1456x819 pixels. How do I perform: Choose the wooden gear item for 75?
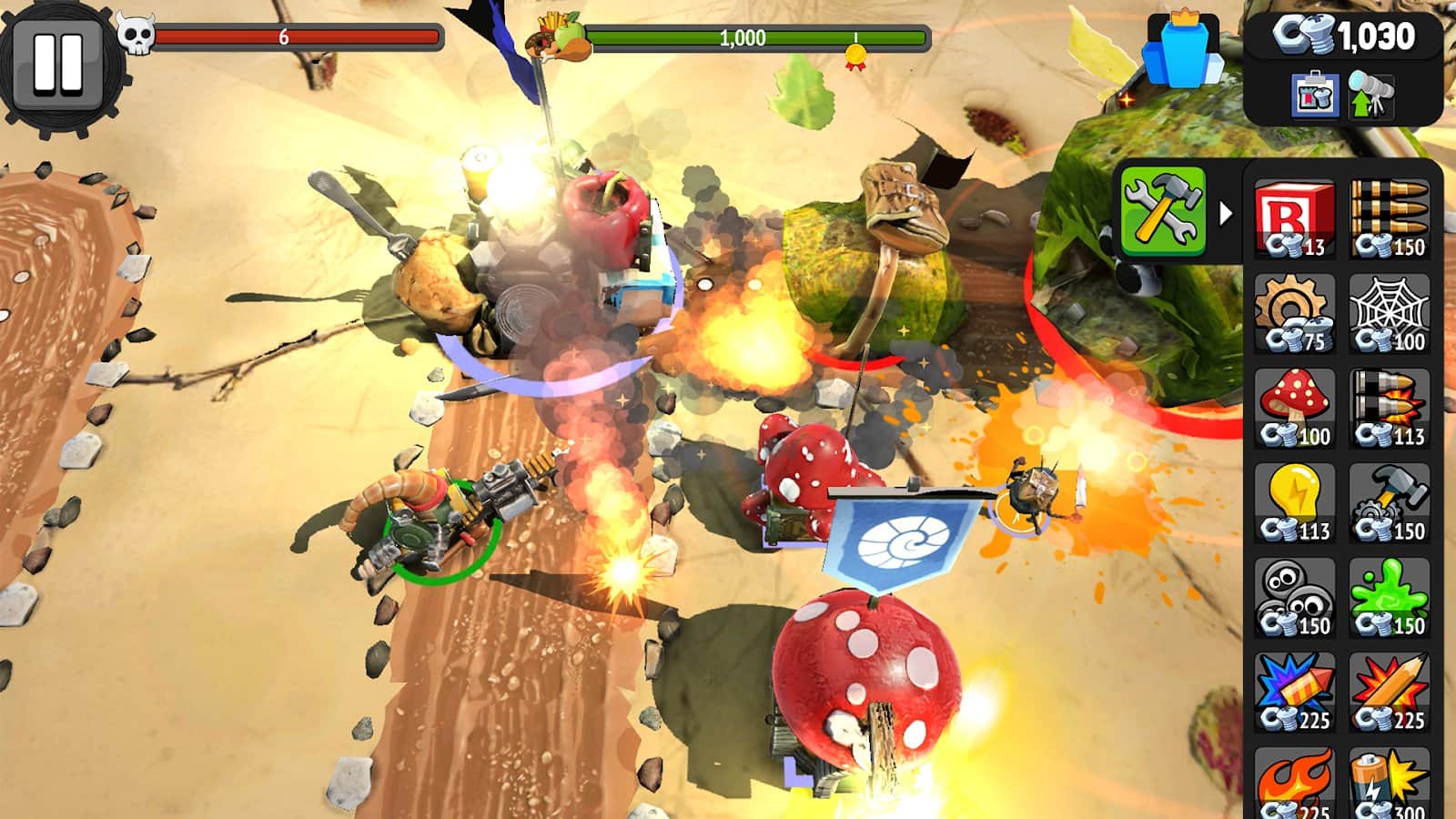pos(1294,313)
